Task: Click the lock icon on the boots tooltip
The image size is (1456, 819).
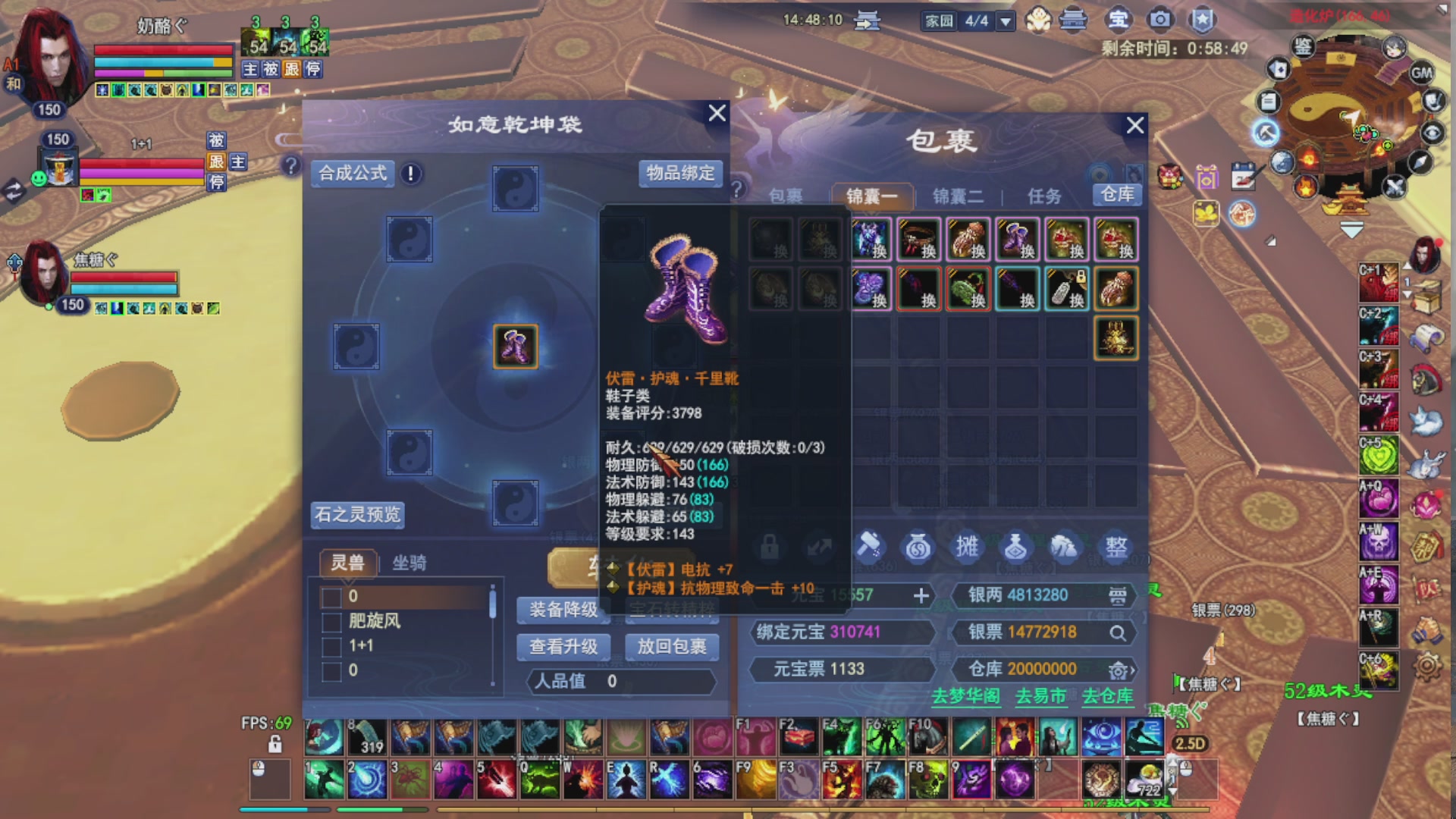Action: [771, 548]
